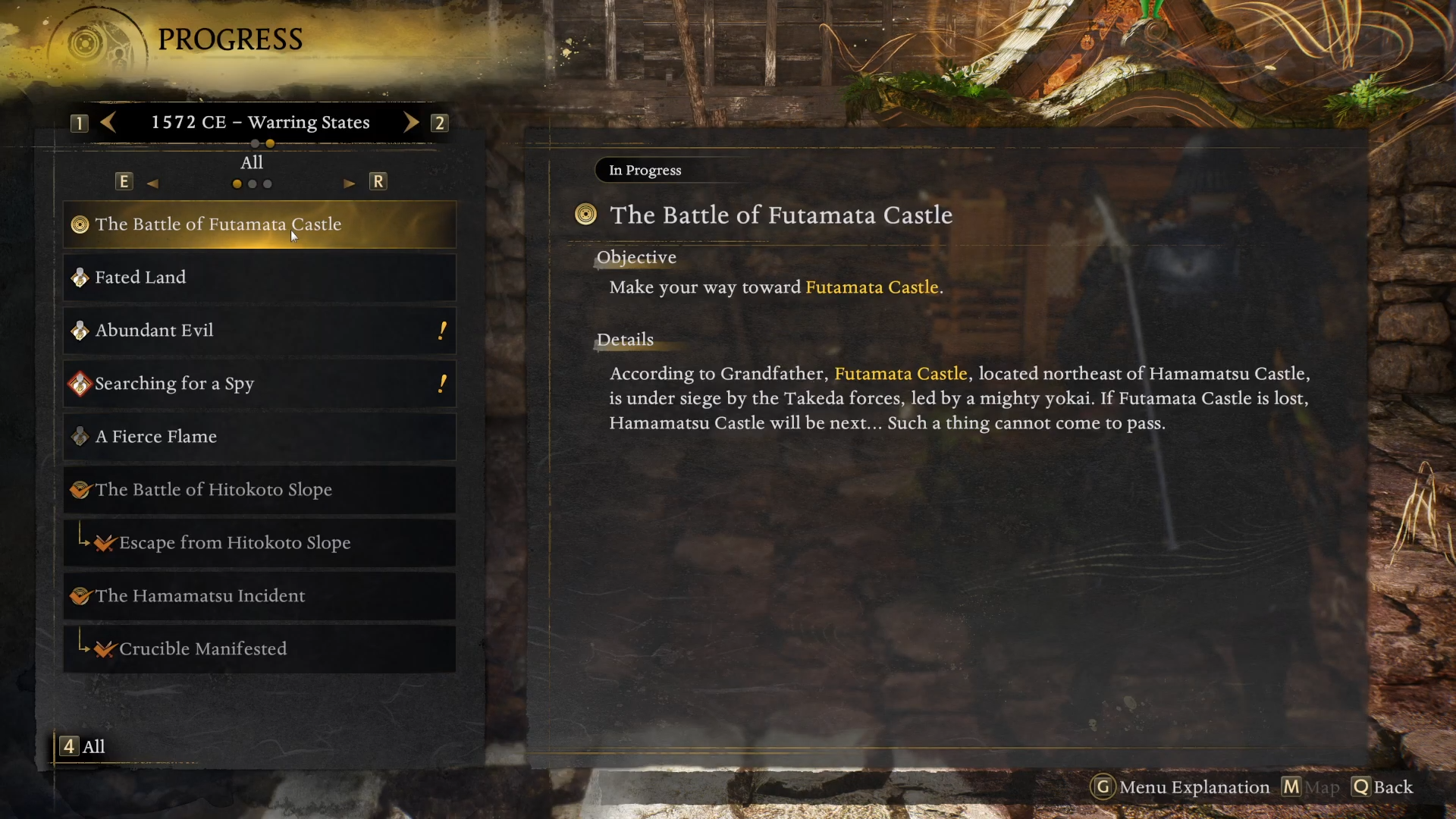
Task: Select The Battle of Futamata Castle mission
Action: click(259, 224)
